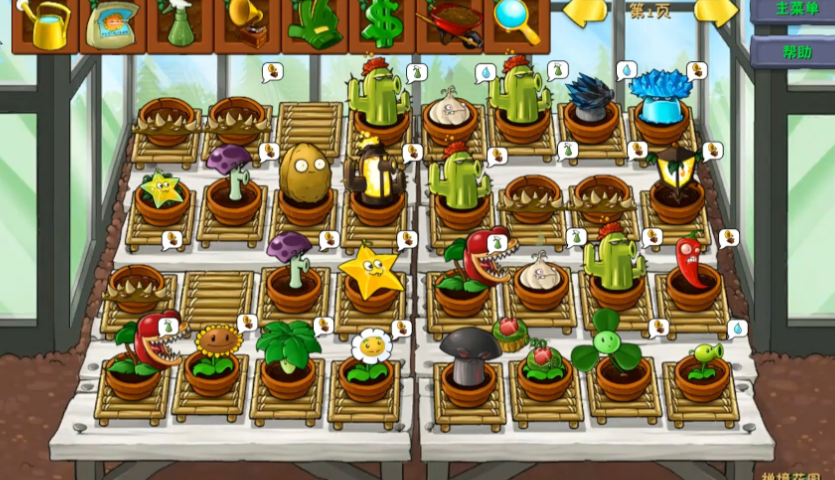Open the 主菜单 main menu

(792, 10)
